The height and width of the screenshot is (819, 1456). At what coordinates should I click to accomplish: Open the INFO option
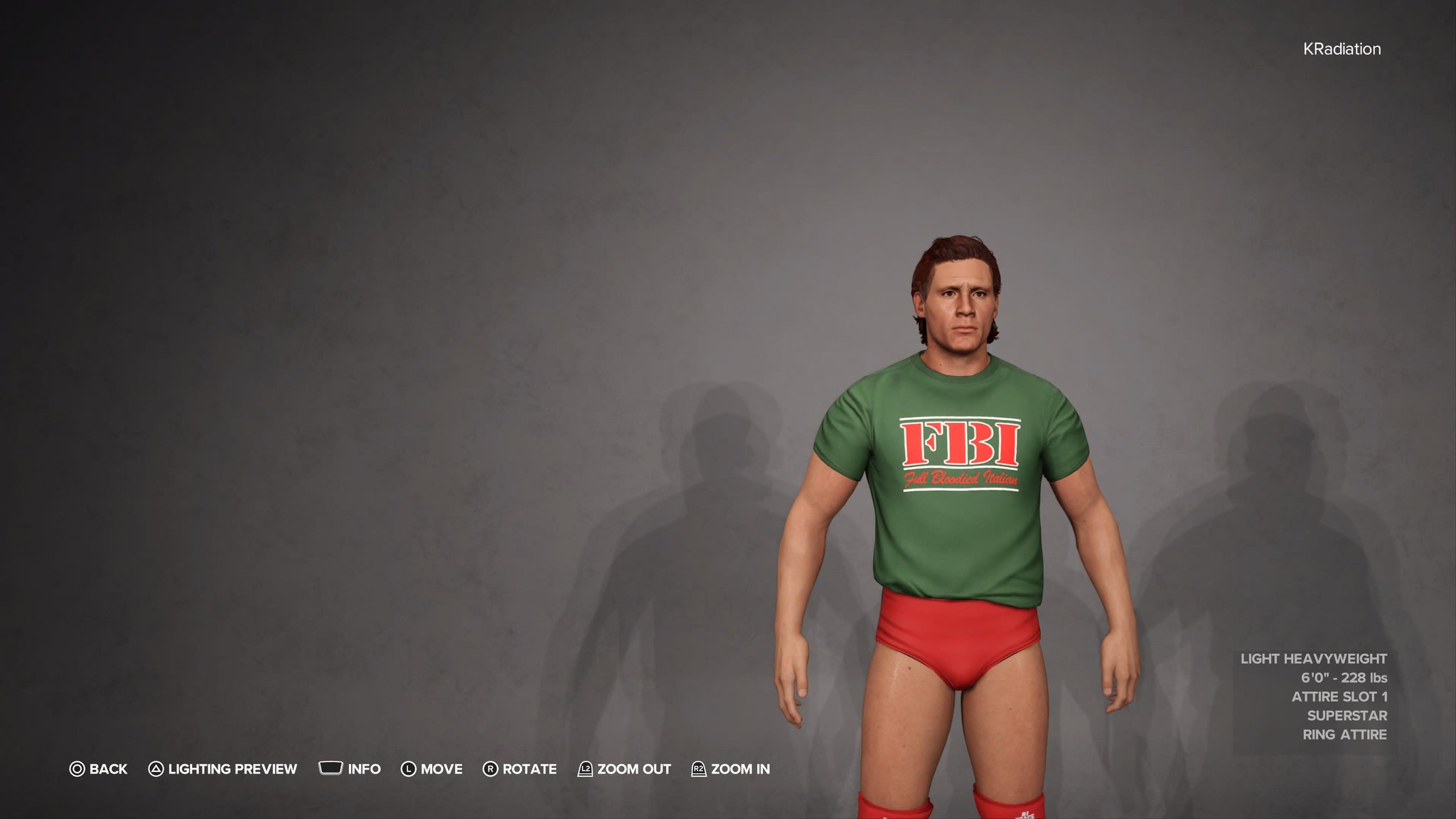pos(364,769)
